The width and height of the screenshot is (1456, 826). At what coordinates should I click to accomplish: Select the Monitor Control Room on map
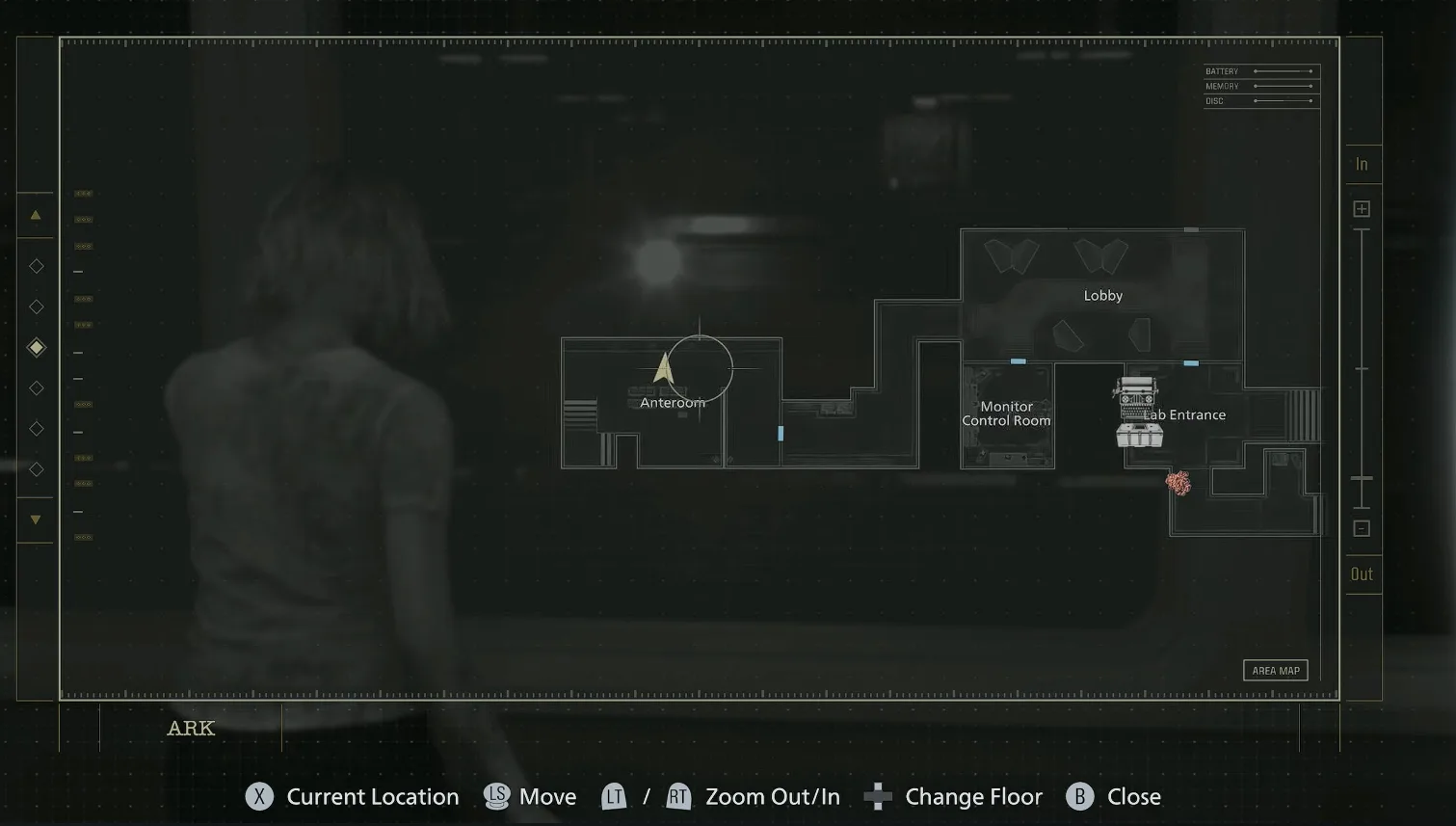pyautogui.click(x=1006, y=414)
